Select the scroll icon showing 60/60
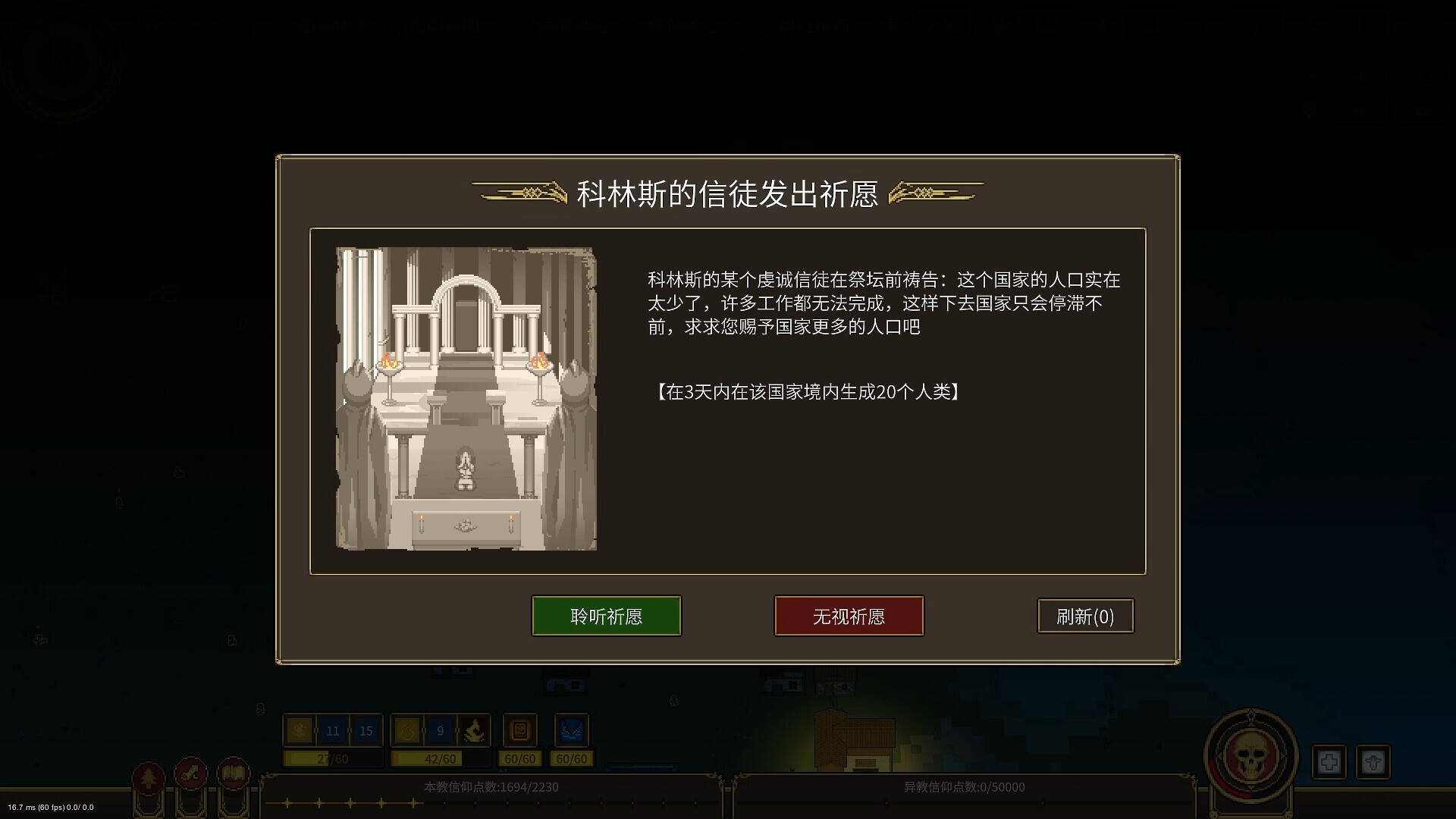This screenshot has height=819, width=1456. [x=520, y=730]
